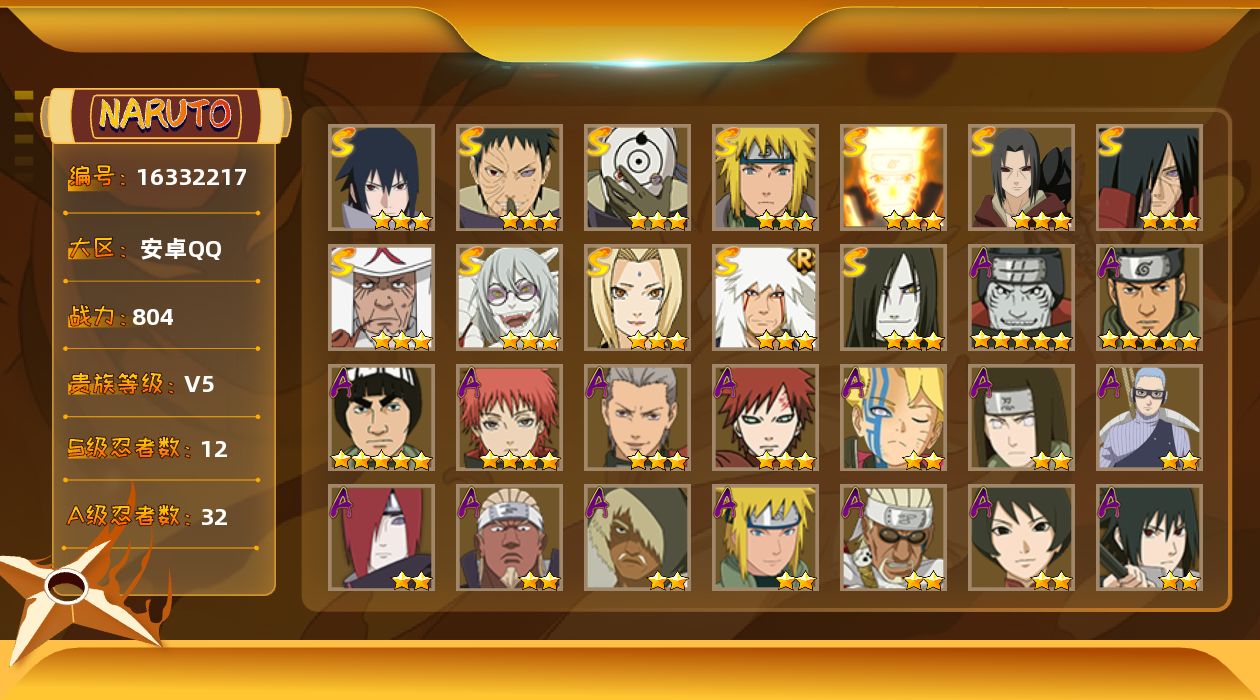The width and height of the screenshot is (1260, 700).
Task: Choose the Tsunade portrait
Action: (637, 297)
